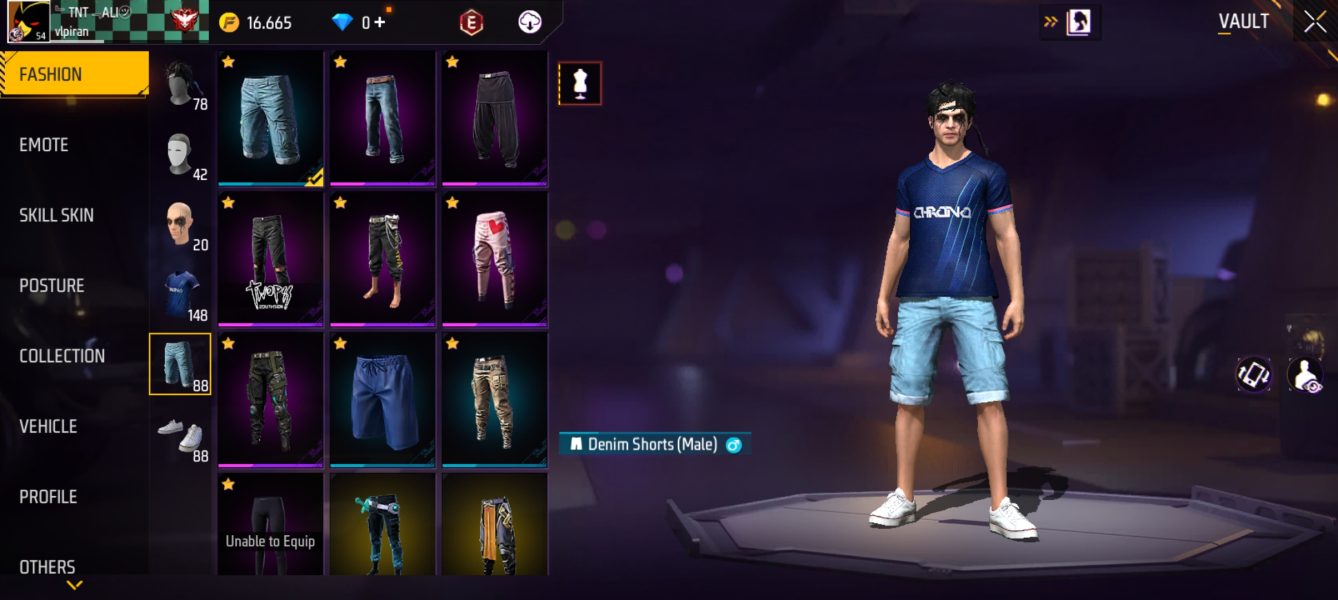1338x600 pixels.
Task: Open the face mask subcategory
Action: [180, 155]
